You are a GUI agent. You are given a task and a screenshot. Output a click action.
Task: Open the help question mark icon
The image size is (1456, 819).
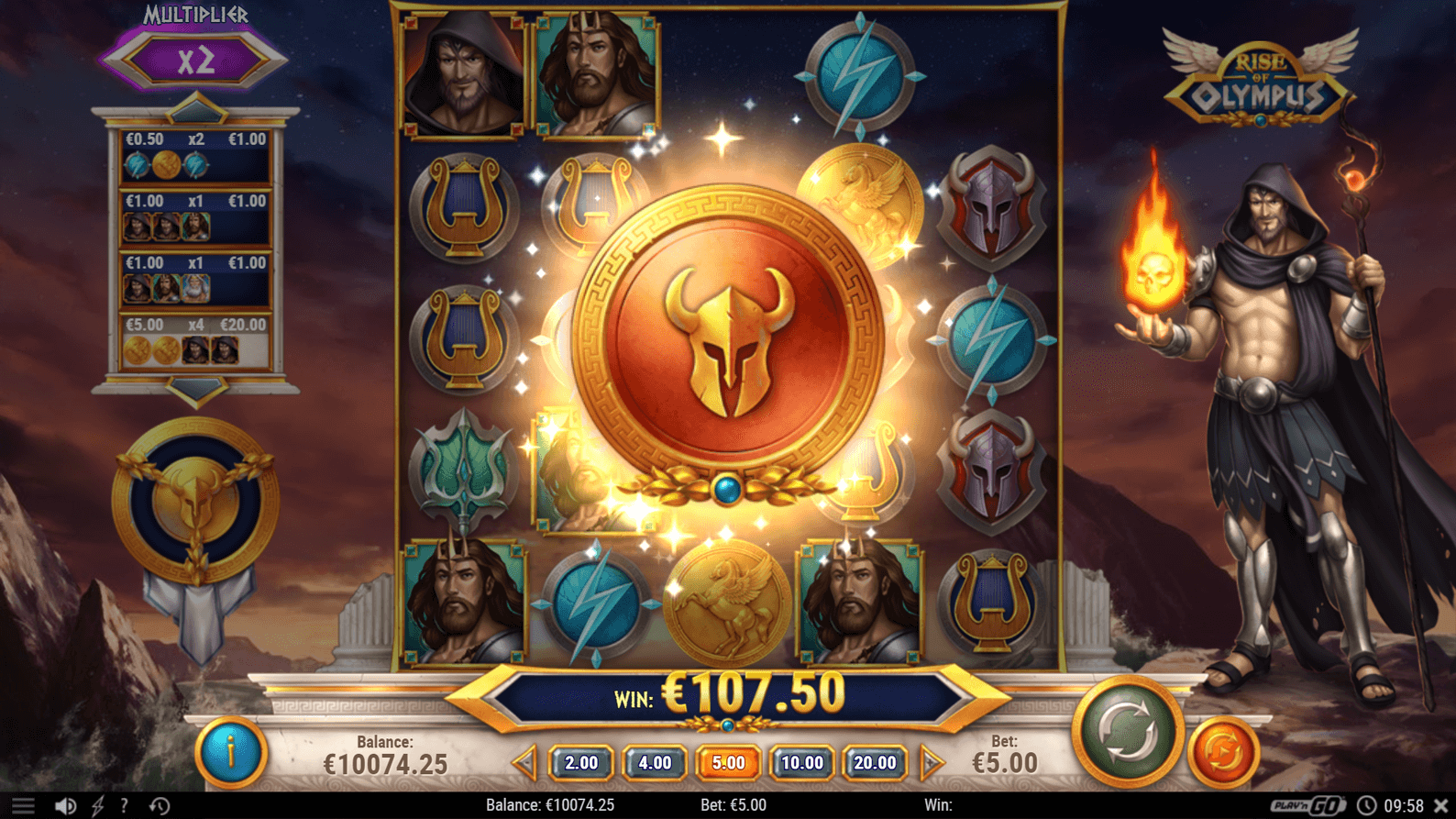tap(124, 804)
